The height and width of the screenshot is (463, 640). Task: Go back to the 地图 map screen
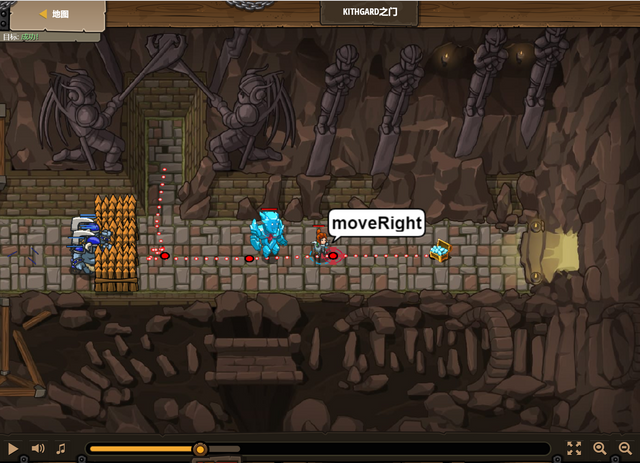54,14
